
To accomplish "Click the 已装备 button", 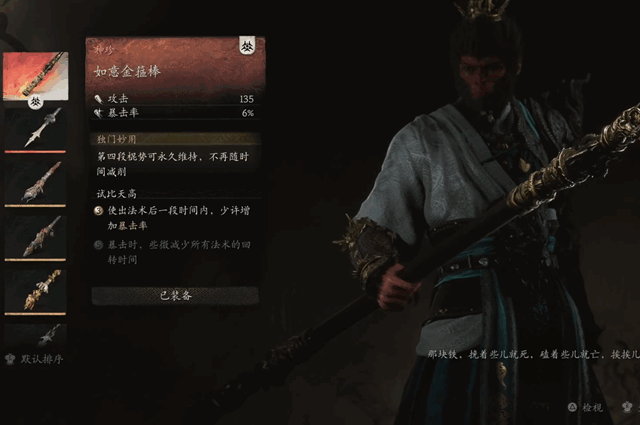I will click(175, 295).
